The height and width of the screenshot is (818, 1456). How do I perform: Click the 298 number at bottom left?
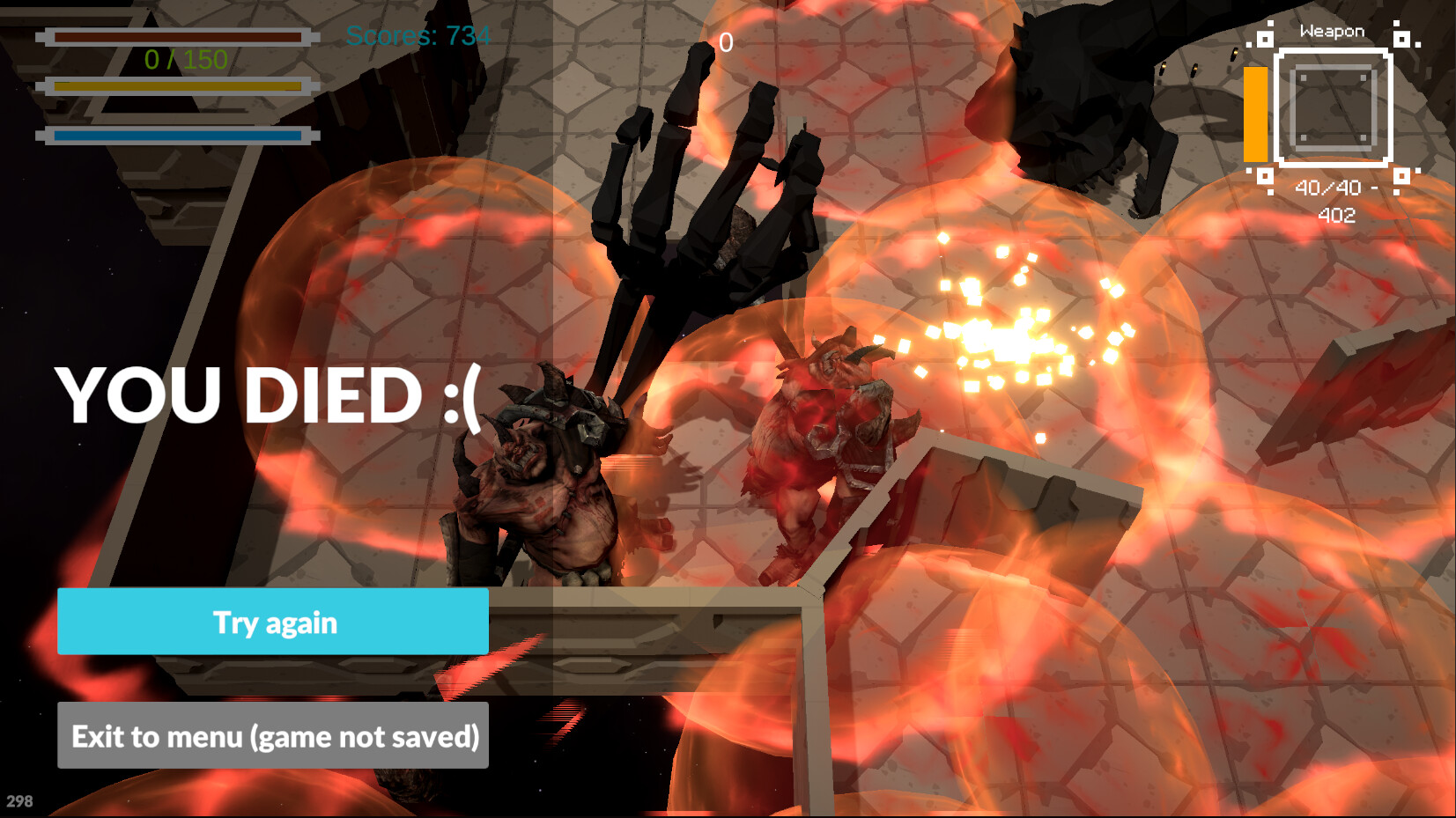pos(18,802)
